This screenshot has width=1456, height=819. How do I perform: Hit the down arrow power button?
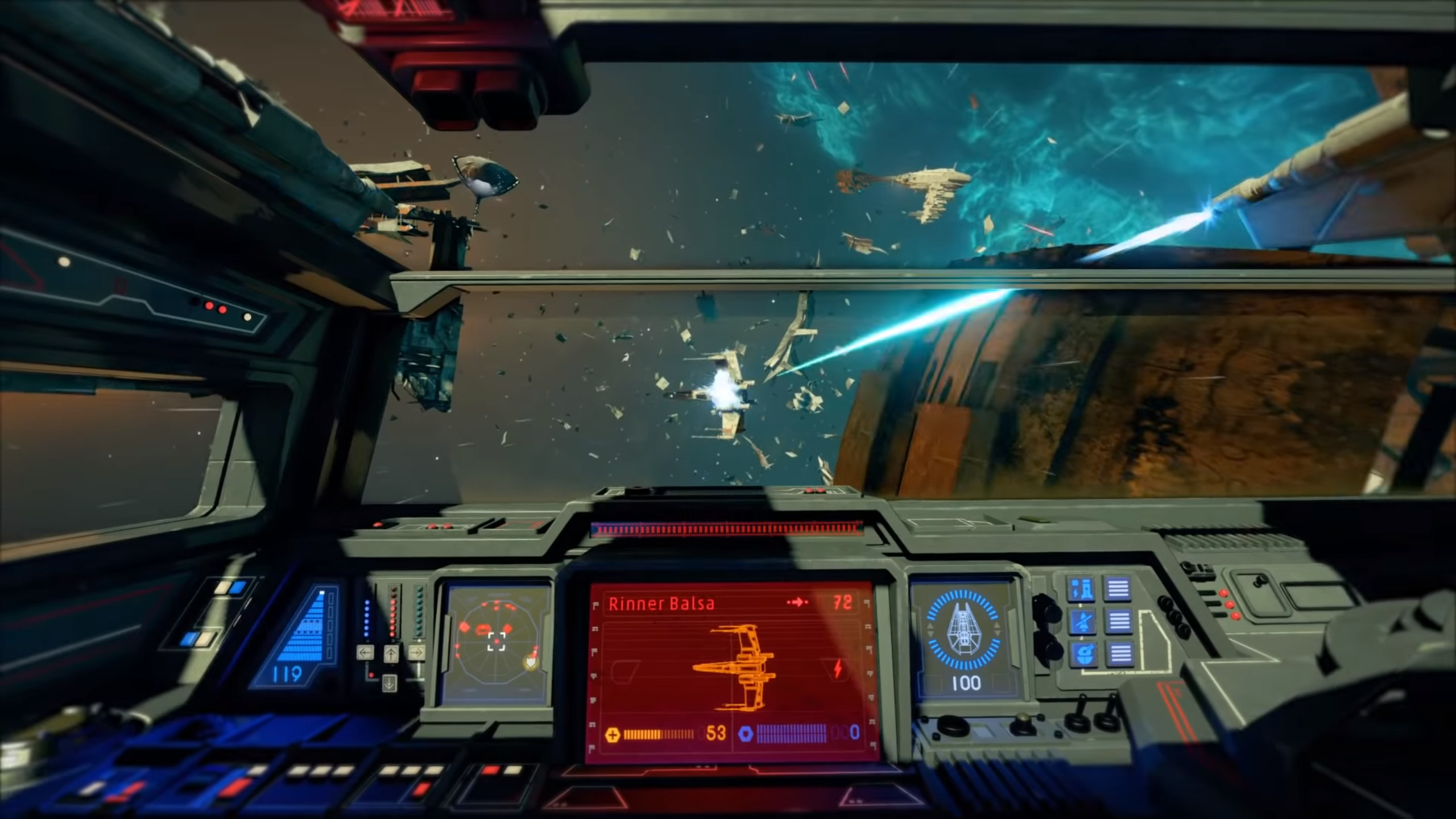point(390,682)
